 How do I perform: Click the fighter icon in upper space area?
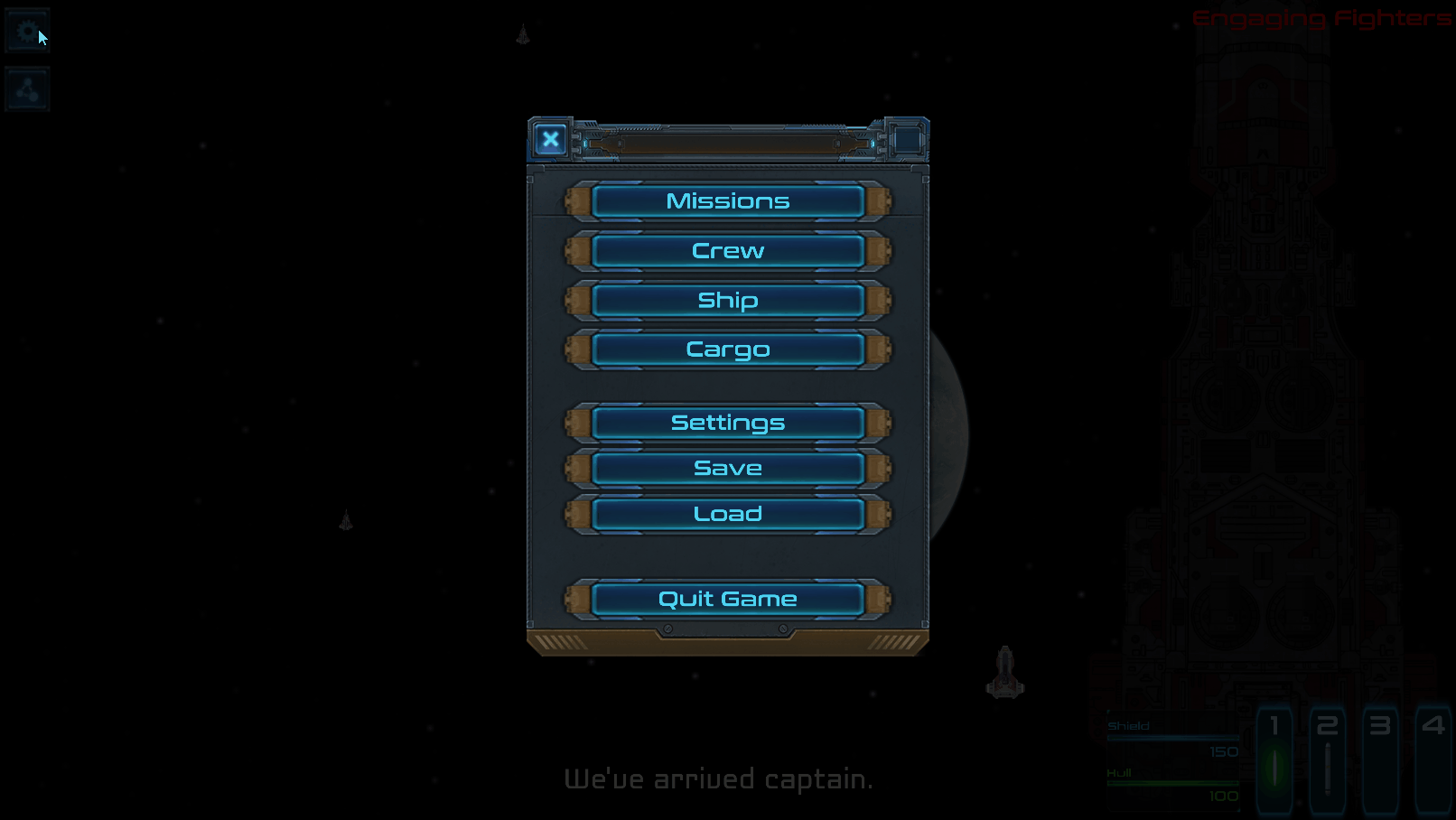click(x=522, y=36)
